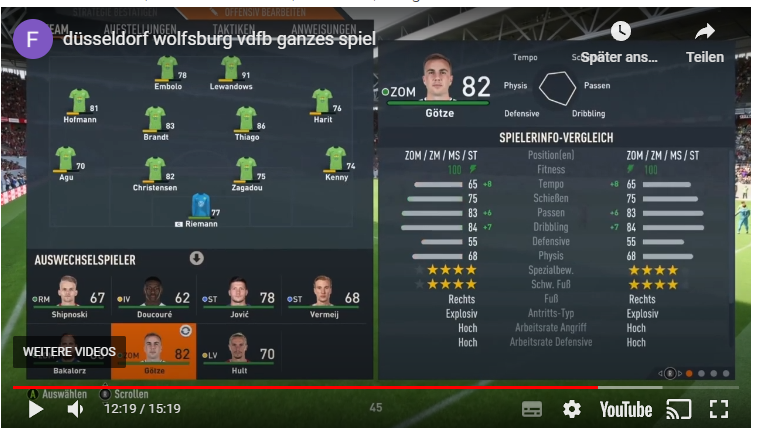Select substitute Vermeij
Viewport: 772px width, 436px height.
323,297
